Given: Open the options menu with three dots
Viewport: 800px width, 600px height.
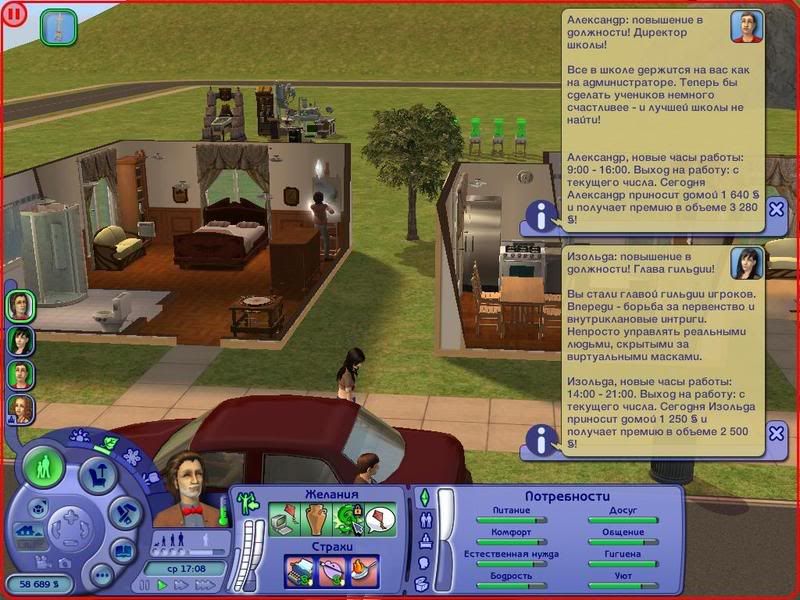Looking at the screenshot, I should pos(101,574).
